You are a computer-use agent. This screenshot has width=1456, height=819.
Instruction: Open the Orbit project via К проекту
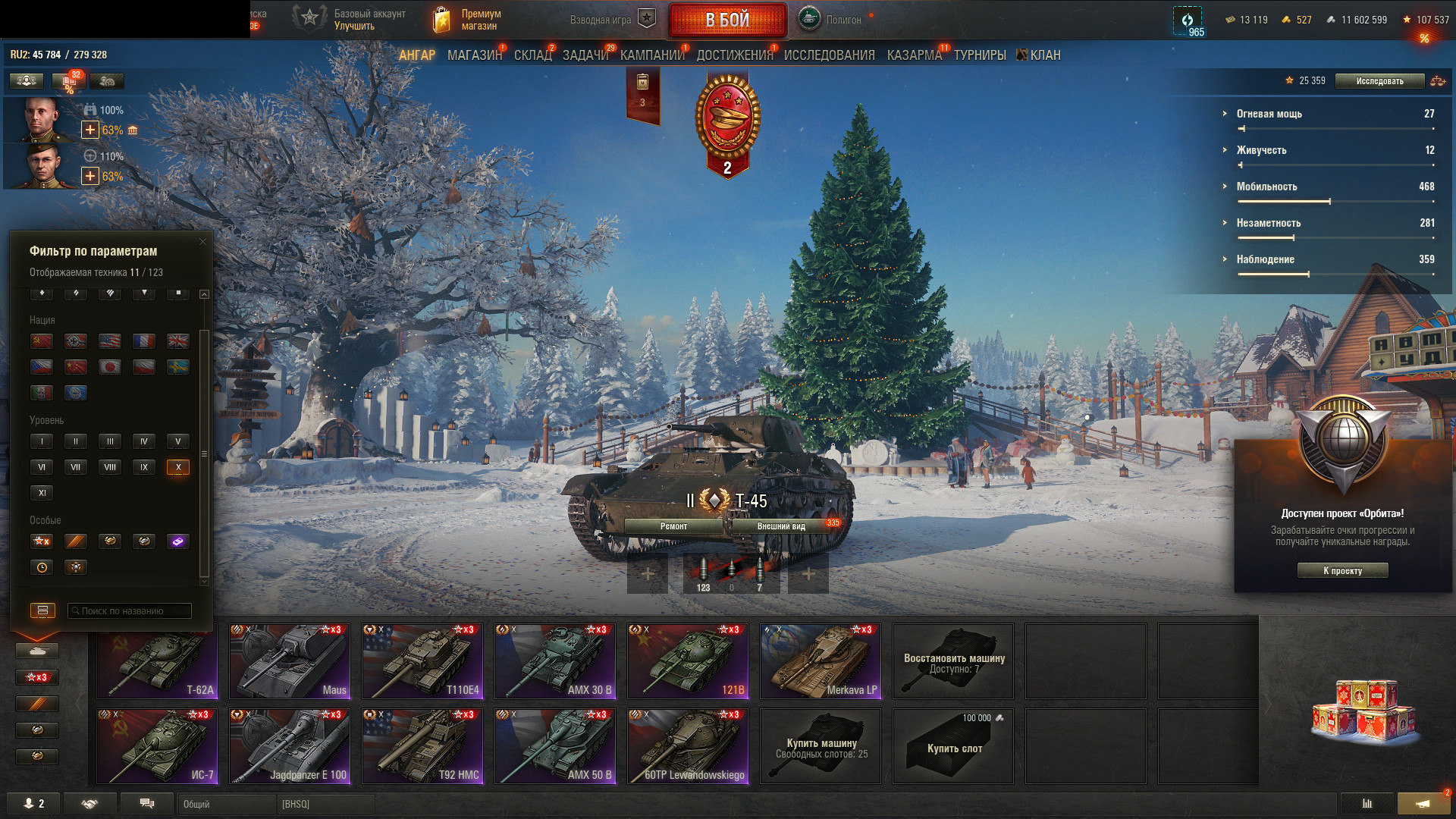(x=1342, y=571)
